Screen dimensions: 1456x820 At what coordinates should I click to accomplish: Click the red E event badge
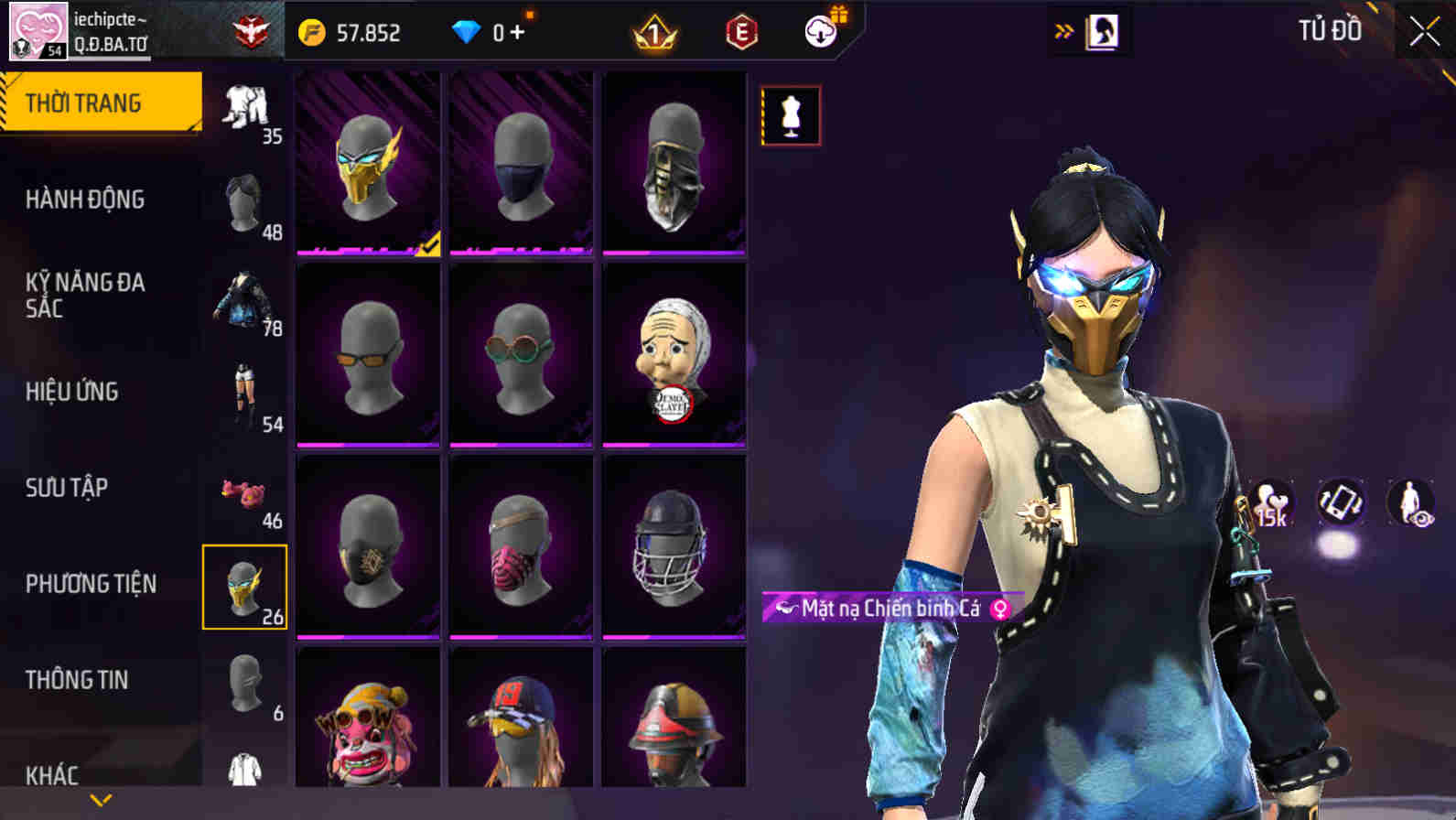(742, 32)
